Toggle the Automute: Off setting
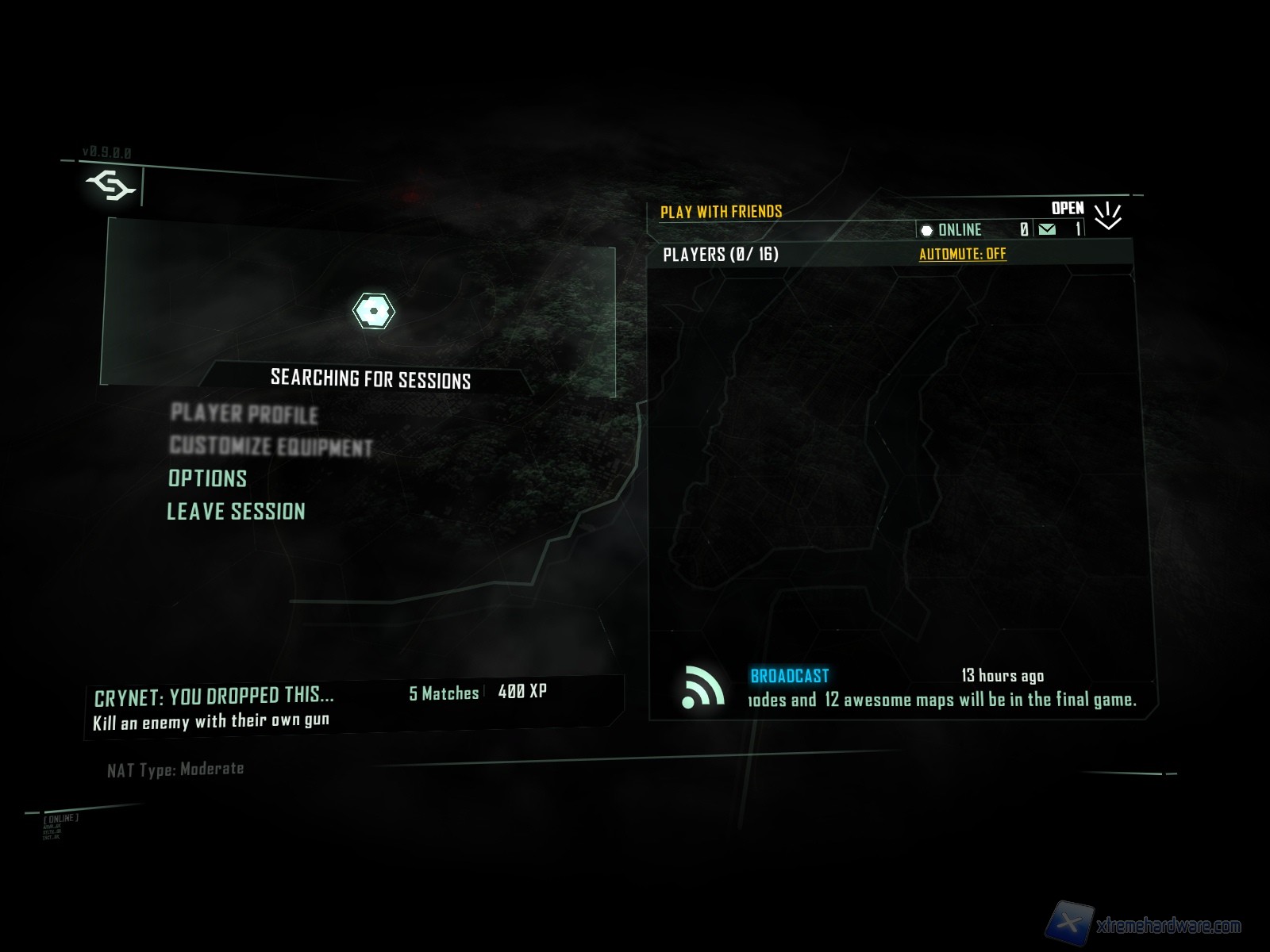The image size is (1270, 952). tap(962, 254)
